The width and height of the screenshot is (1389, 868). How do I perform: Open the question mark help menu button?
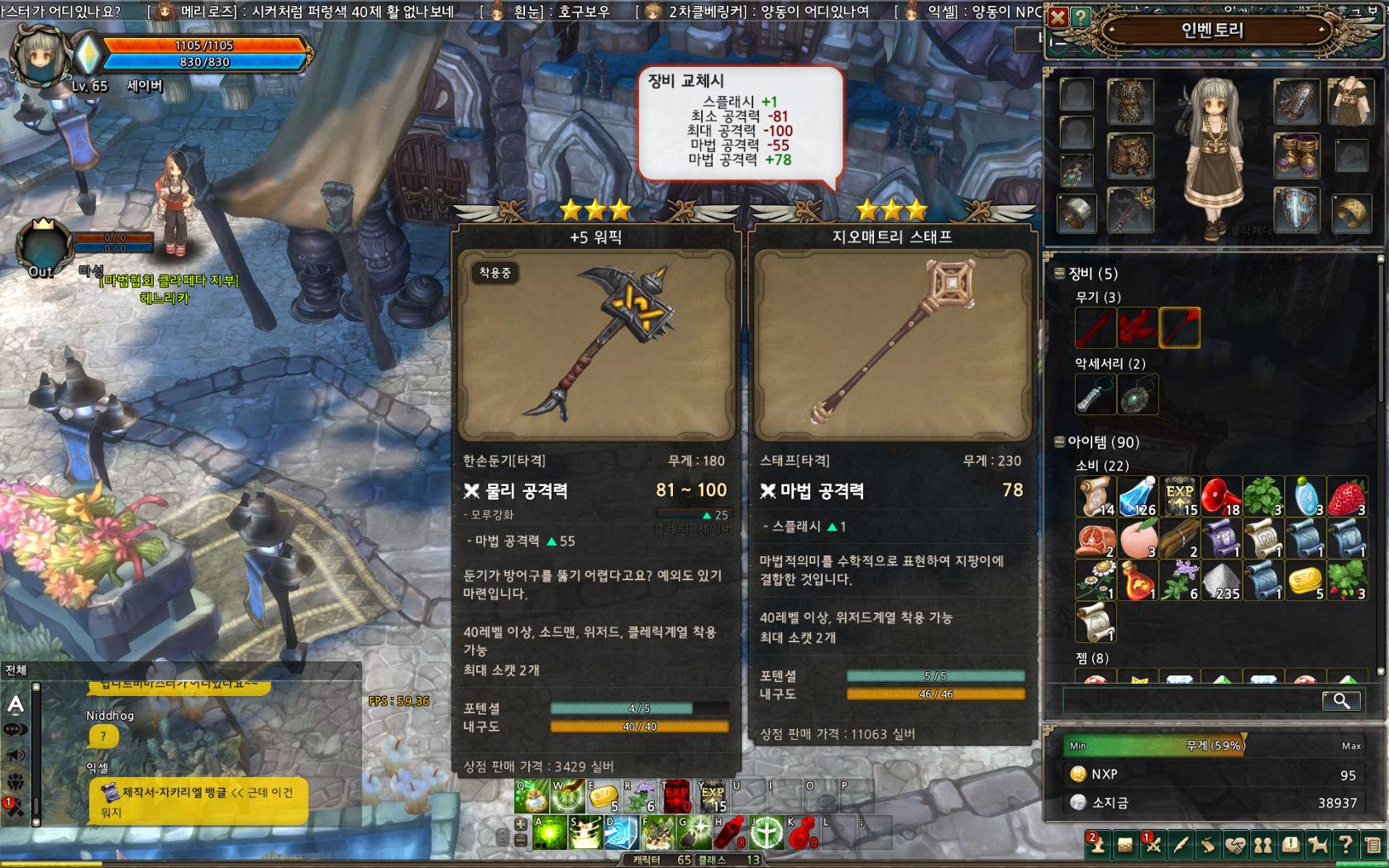pos(1345,845)
